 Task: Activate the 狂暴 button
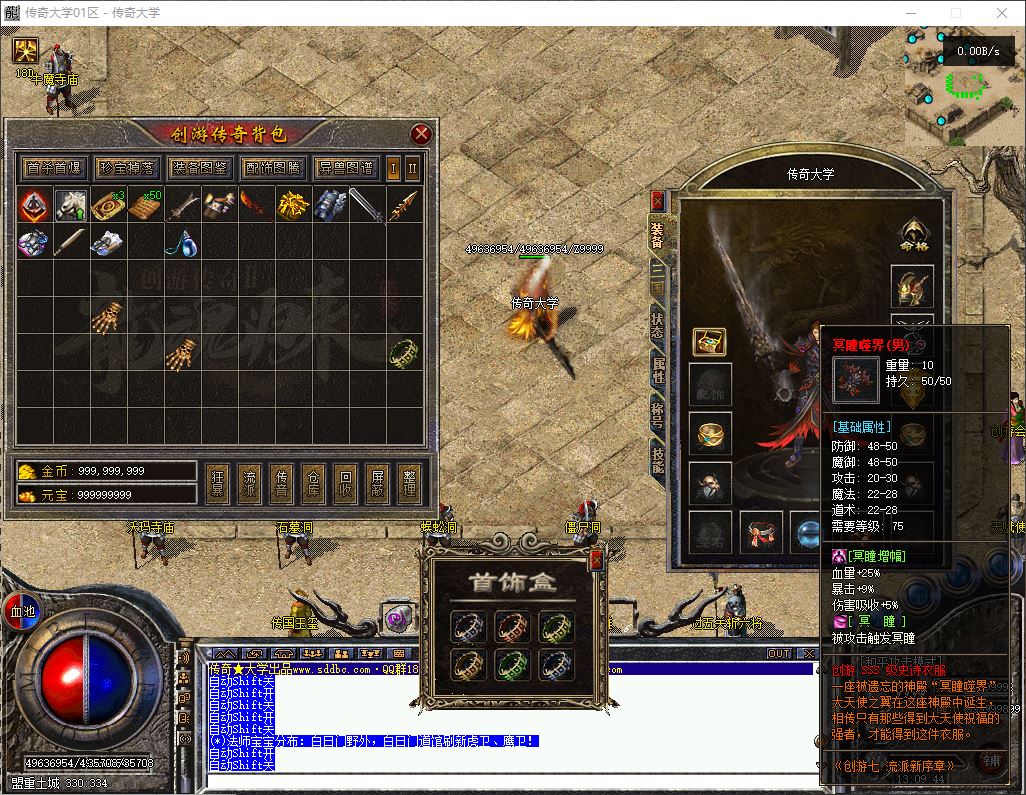pyautogui.click(x=218, y=483)
